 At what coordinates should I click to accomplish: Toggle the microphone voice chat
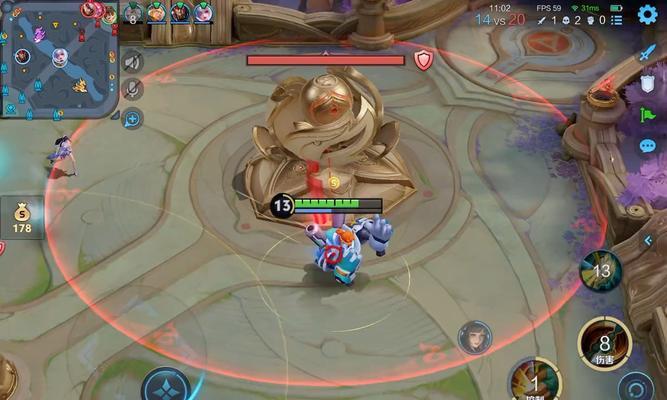tap(132, 90)
